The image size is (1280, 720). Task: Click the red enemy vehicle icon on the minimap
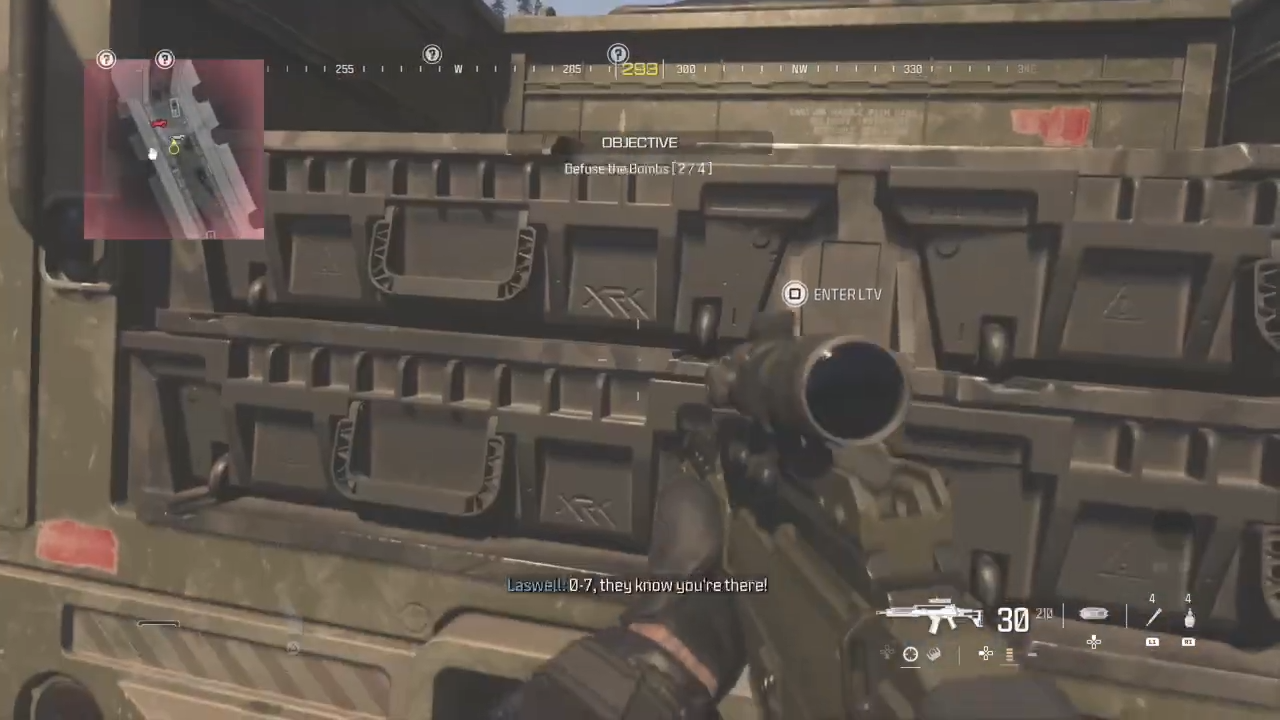[x=158, y=122]
